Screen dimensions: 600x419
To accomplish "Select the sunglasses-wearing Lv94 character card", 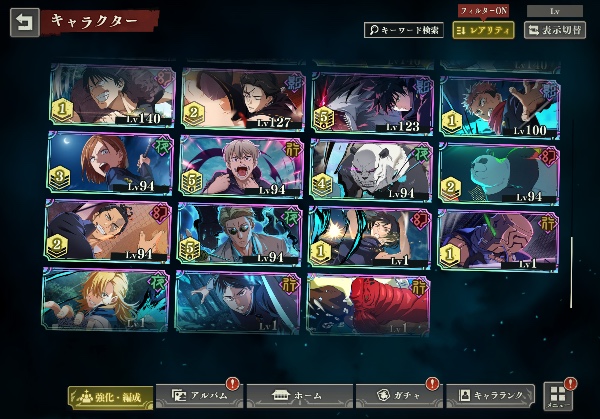I will coord(240,235).
